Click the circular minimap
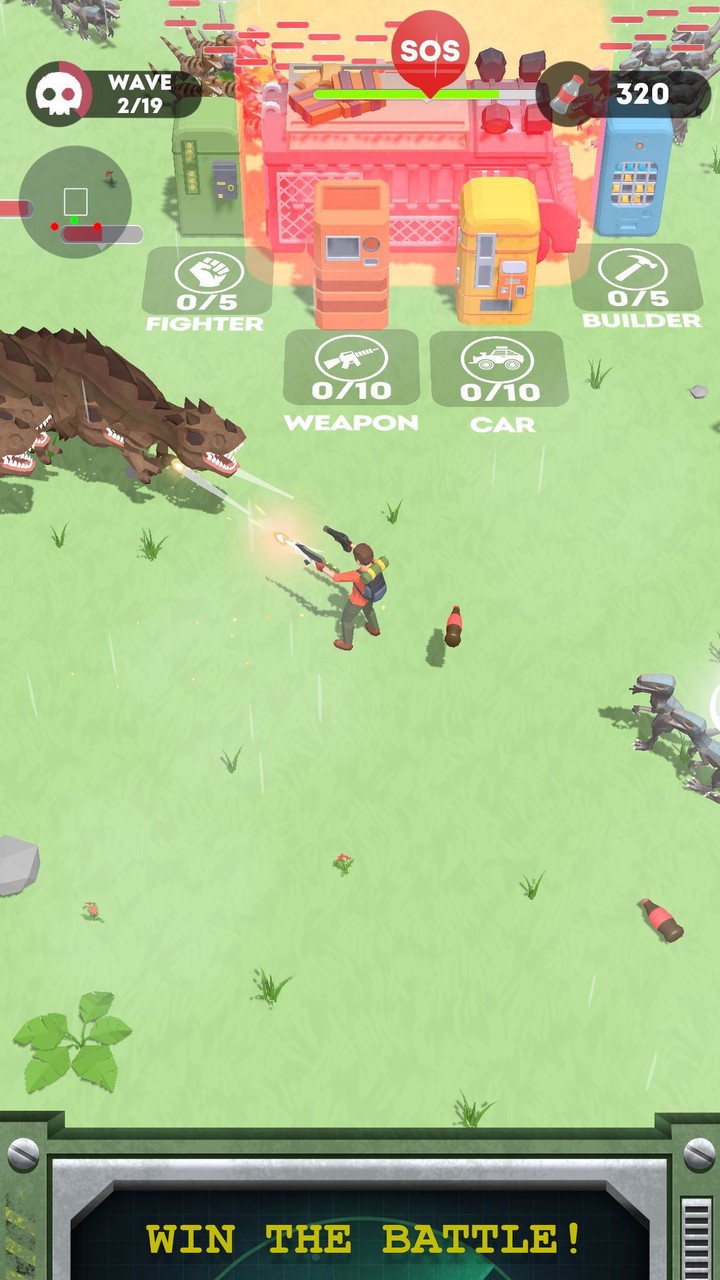Viewport: 720px width, 1280px height. click(75, 202)
